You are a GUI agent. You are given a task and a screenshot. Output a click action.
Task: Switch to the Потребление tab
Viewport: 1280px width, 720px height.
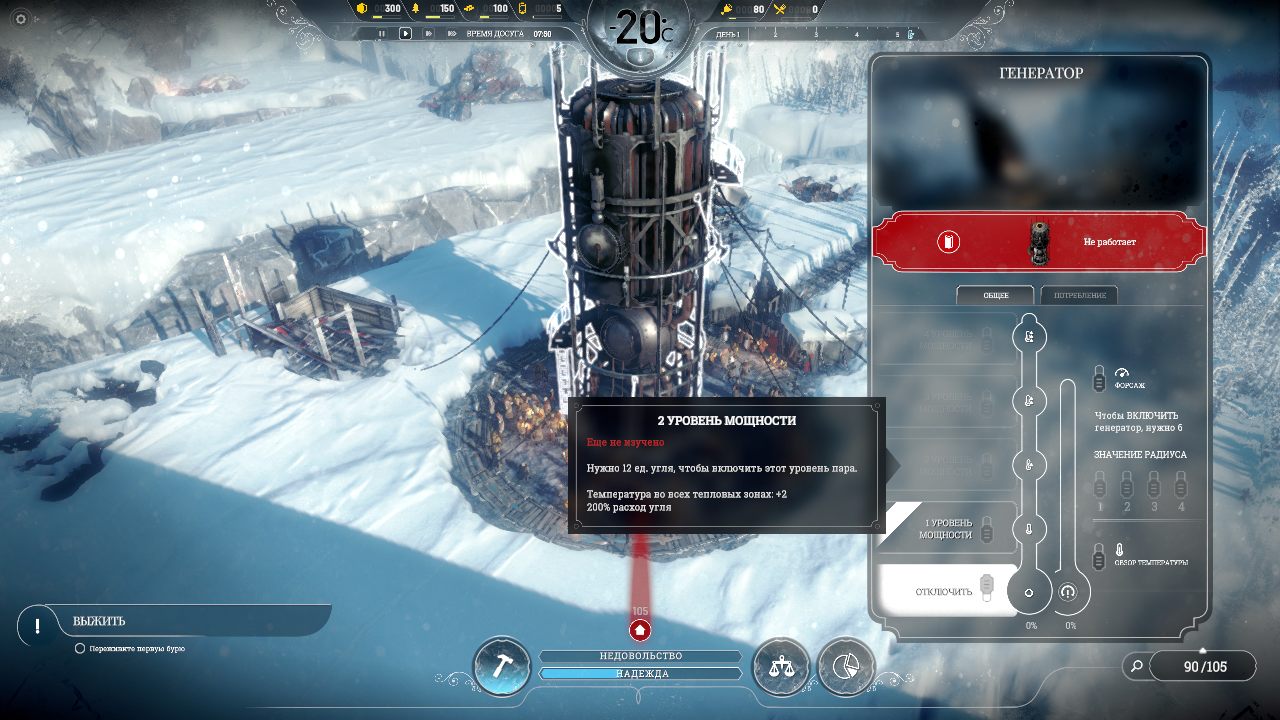(1079, 296)
